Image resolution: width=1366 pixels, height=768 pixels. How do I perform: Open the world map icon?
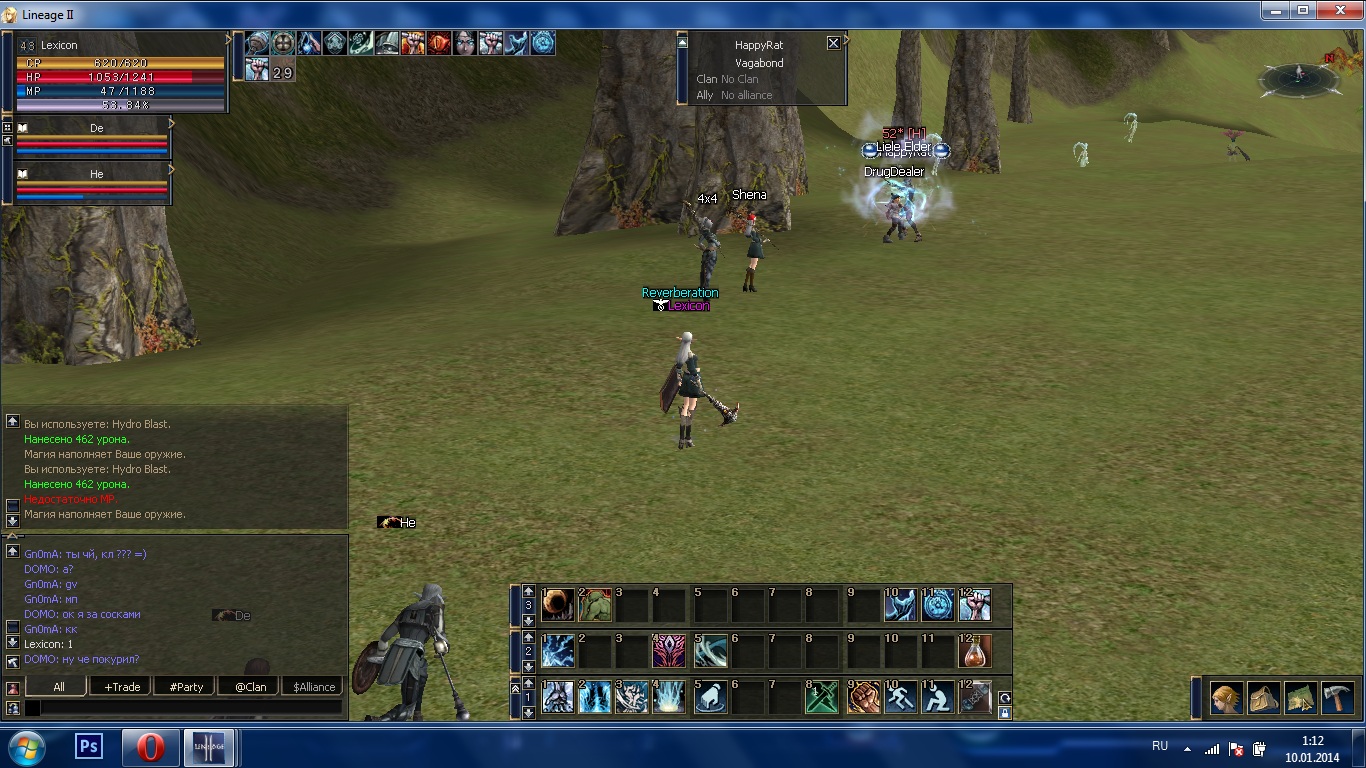1300,697
